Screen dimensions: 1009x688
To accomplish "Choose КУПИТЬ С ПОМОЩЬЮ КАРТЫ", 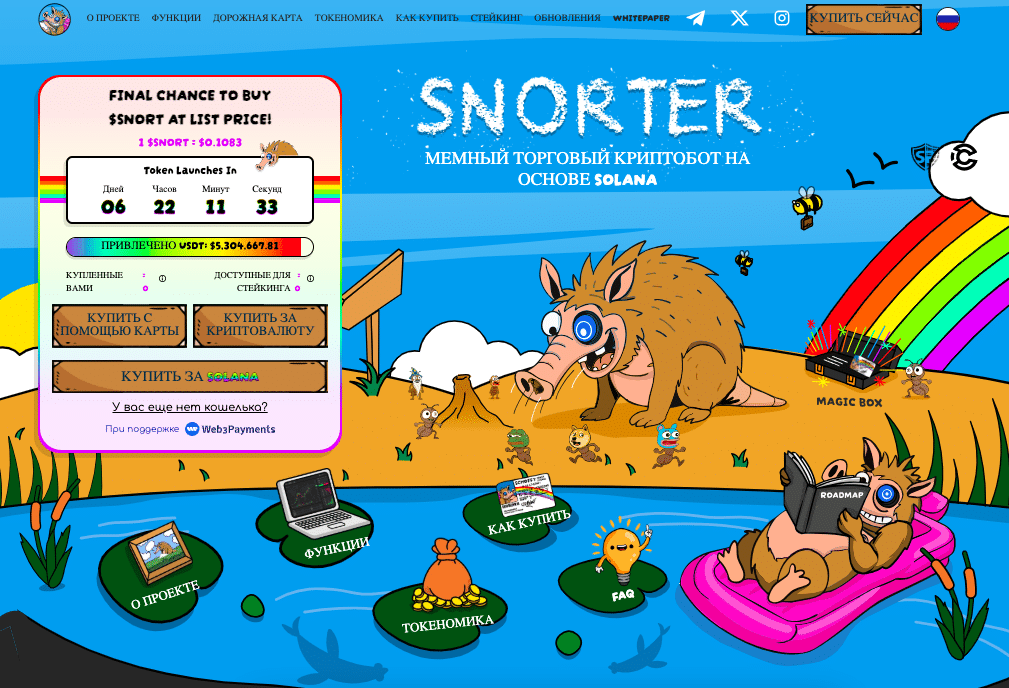I will coord(119,325).
